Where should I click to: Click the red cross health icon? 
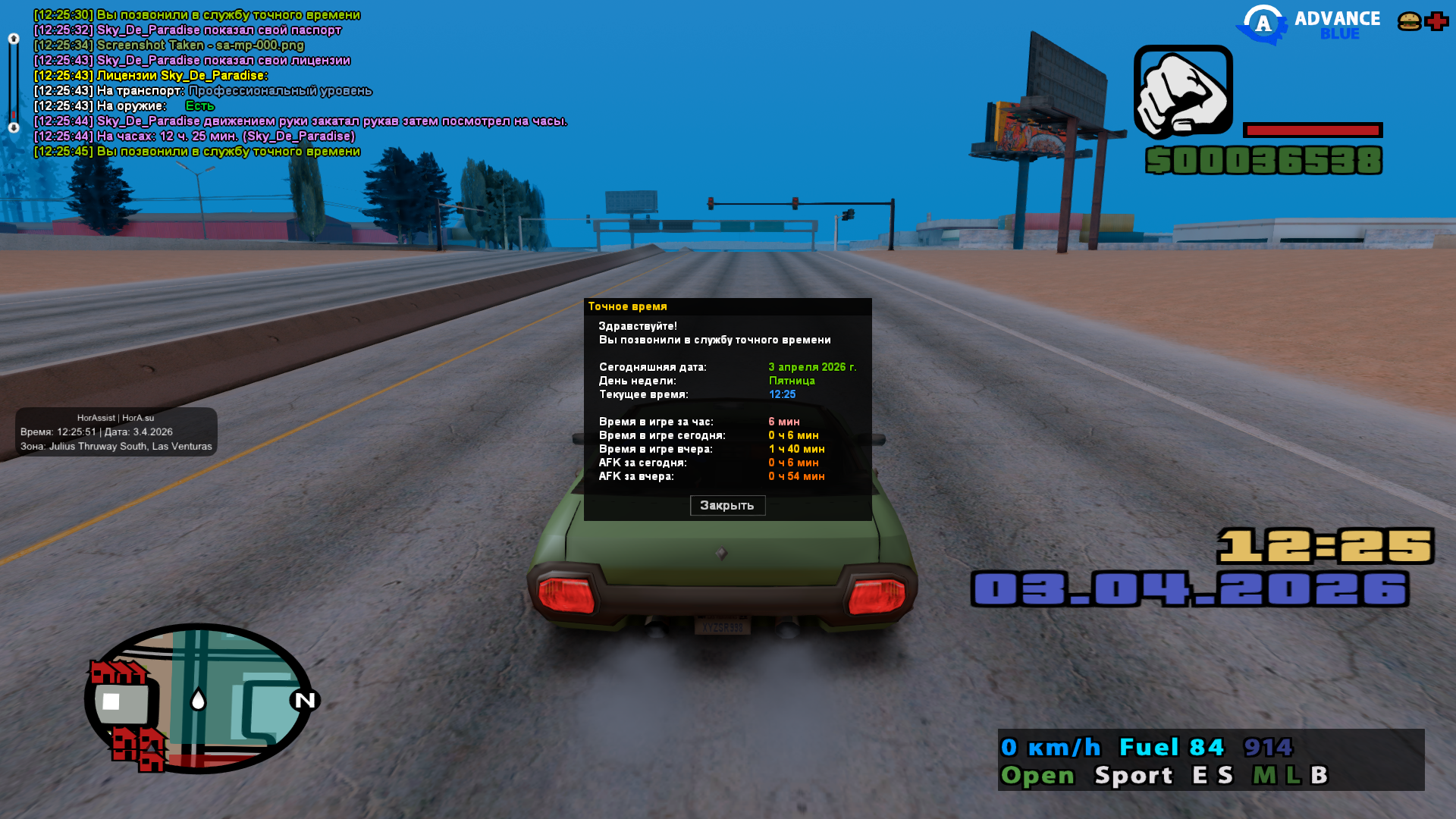click(x=1436, y=21)
